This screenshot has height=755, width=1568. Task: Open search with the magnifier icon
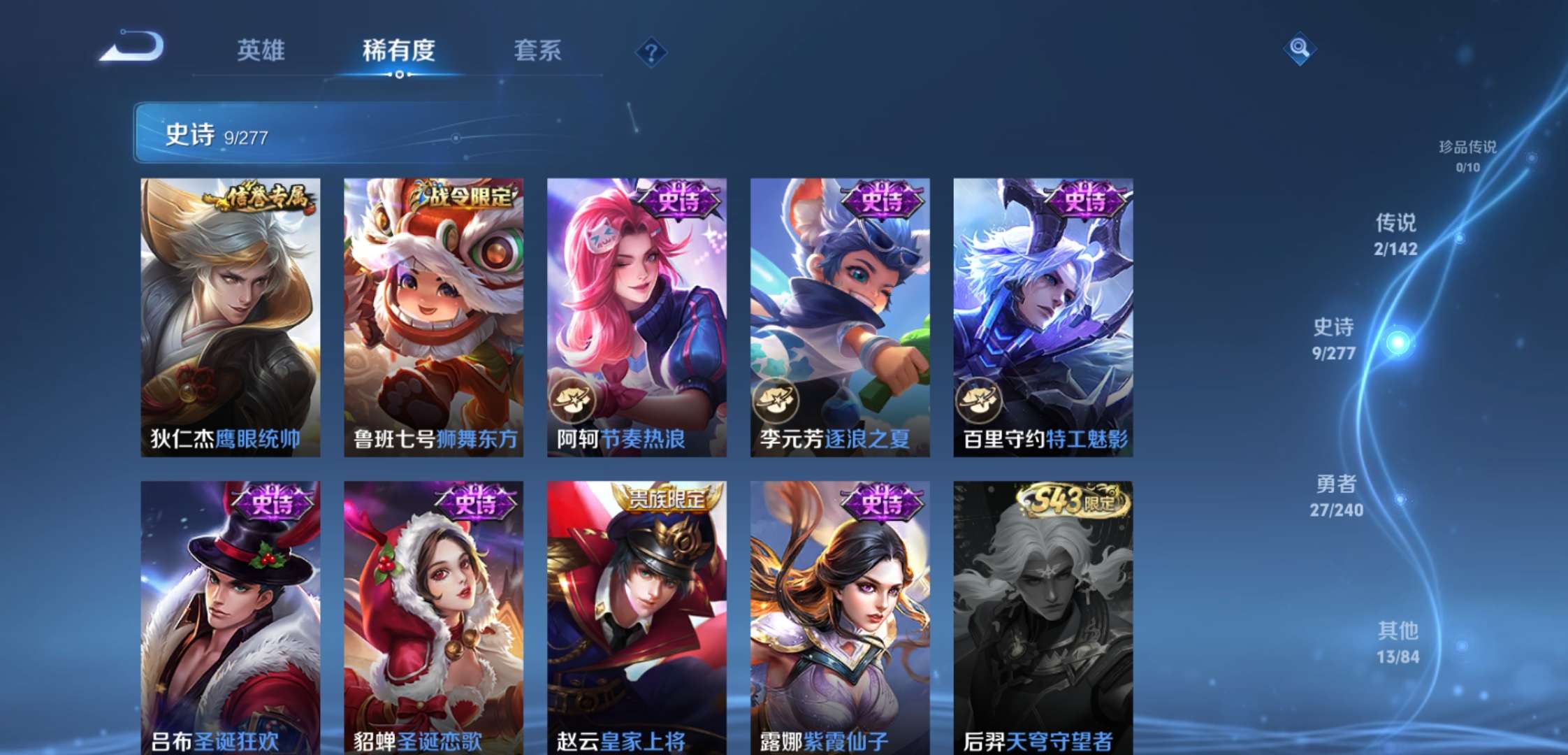pos(1298,49)
